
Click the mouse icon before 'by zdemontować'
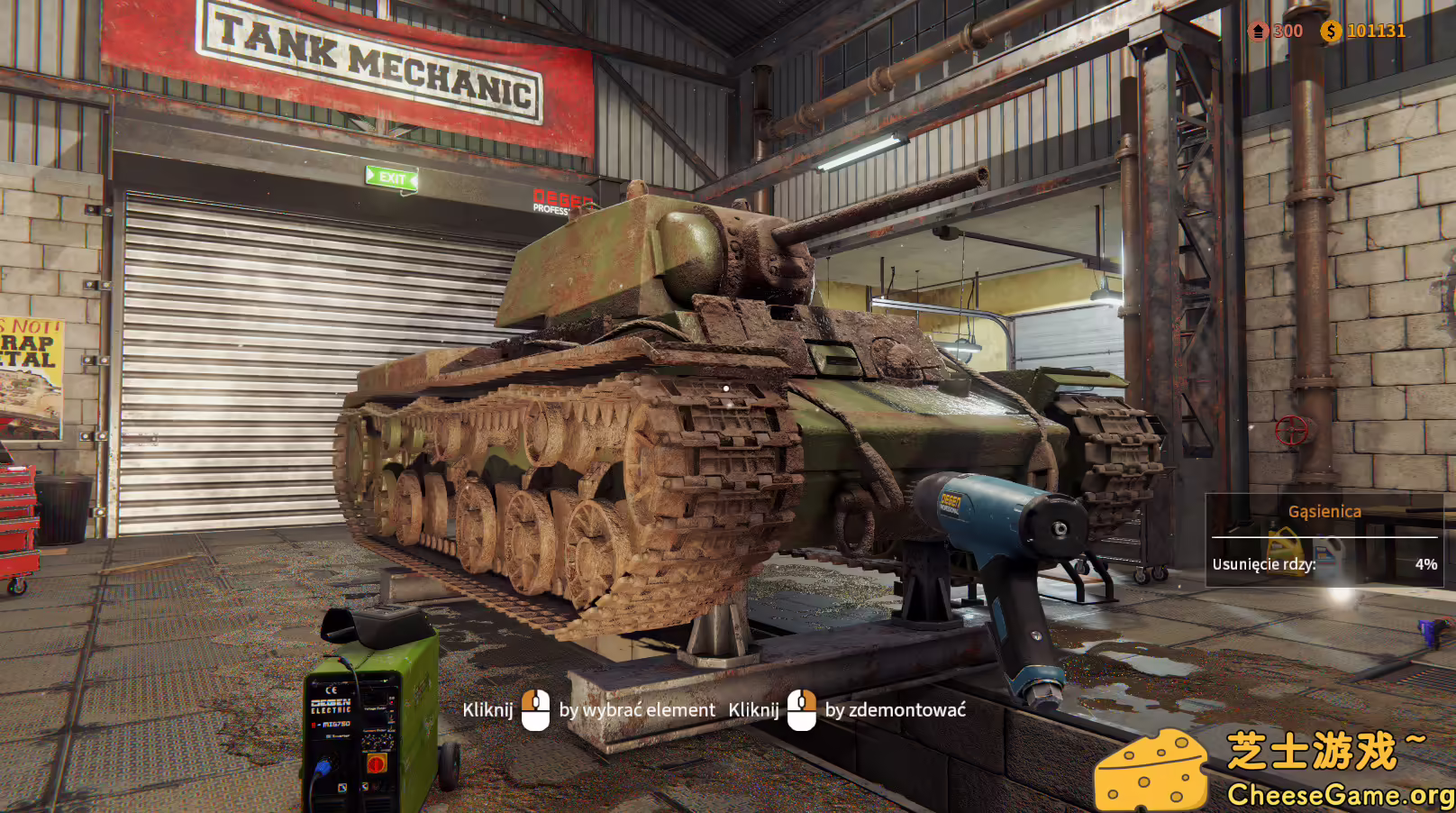pyautogui.click(x=800, y=710)
